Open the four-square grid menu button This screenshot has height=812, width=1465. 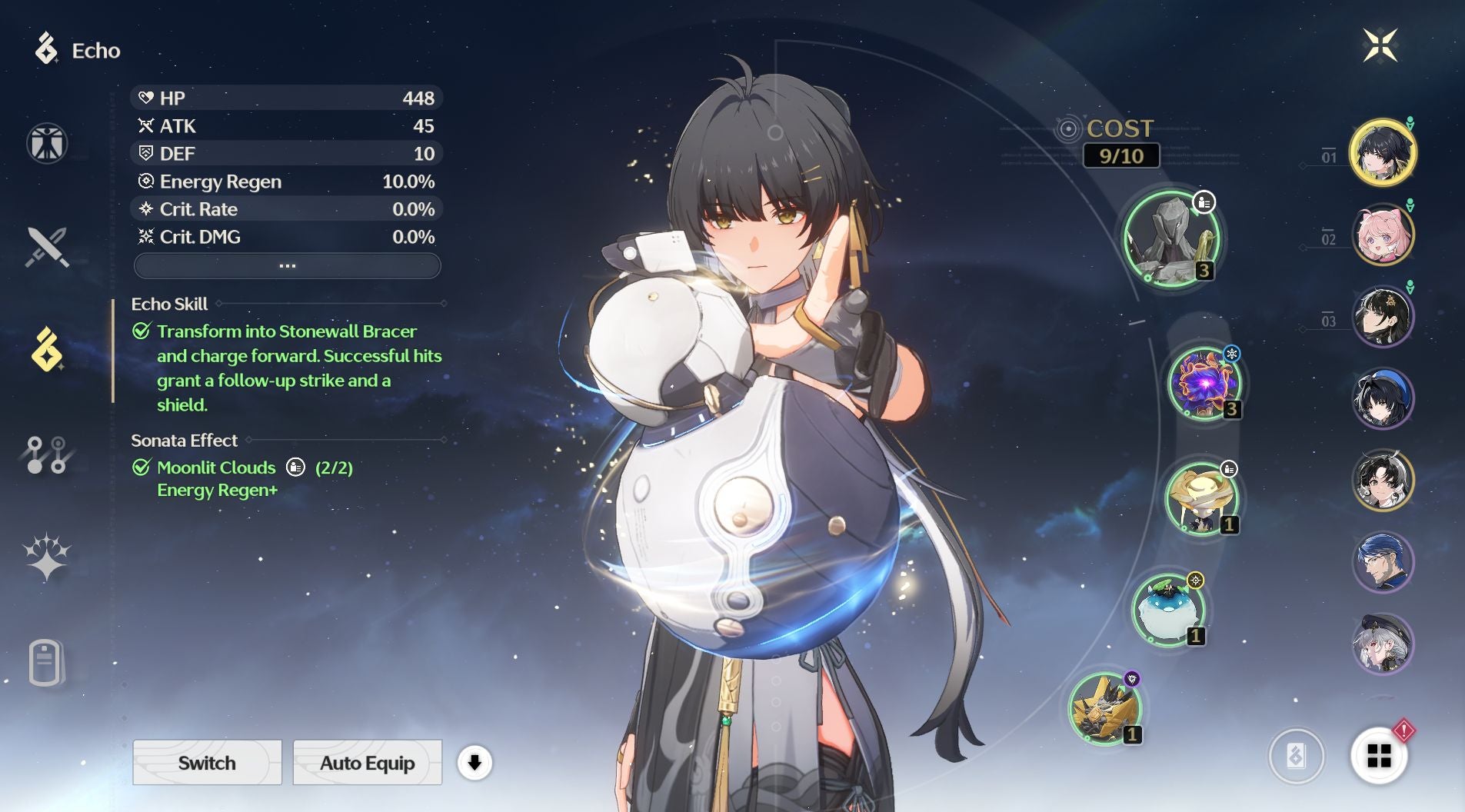1379,756
